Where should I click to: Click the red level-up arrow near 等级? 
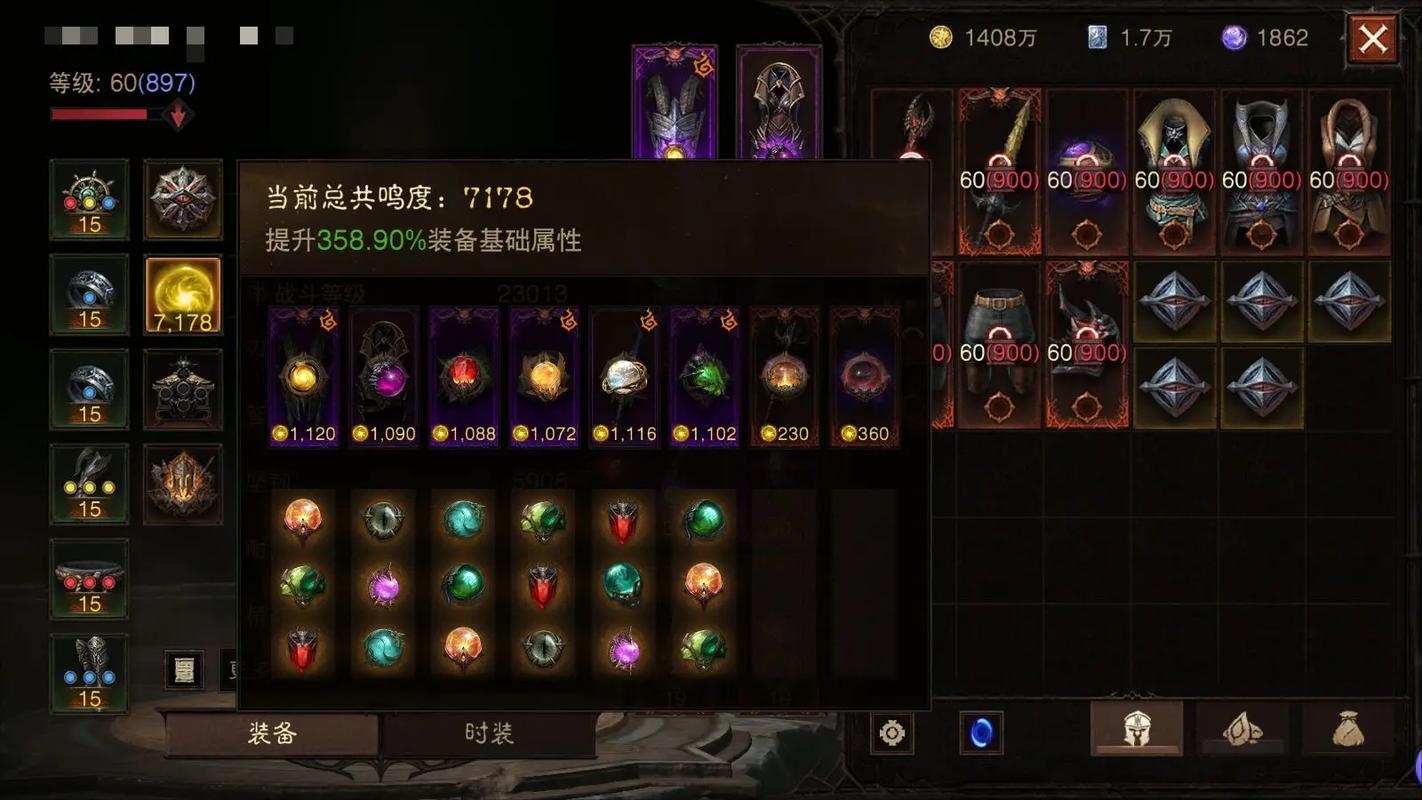[178, 113]
